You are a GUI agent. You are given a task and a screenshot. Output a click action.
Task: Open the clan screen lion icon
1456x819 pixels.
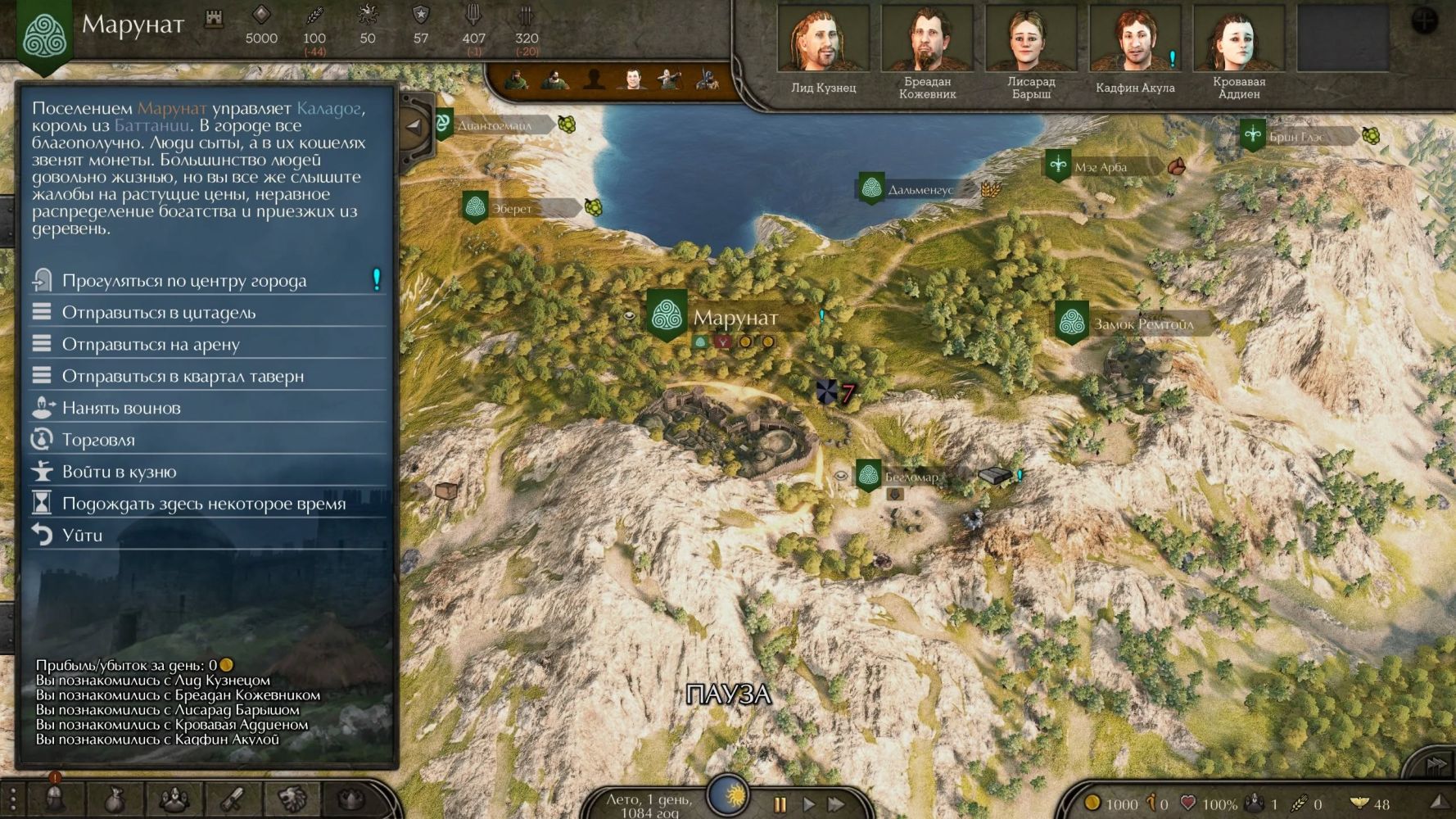(x=292, y=799)
